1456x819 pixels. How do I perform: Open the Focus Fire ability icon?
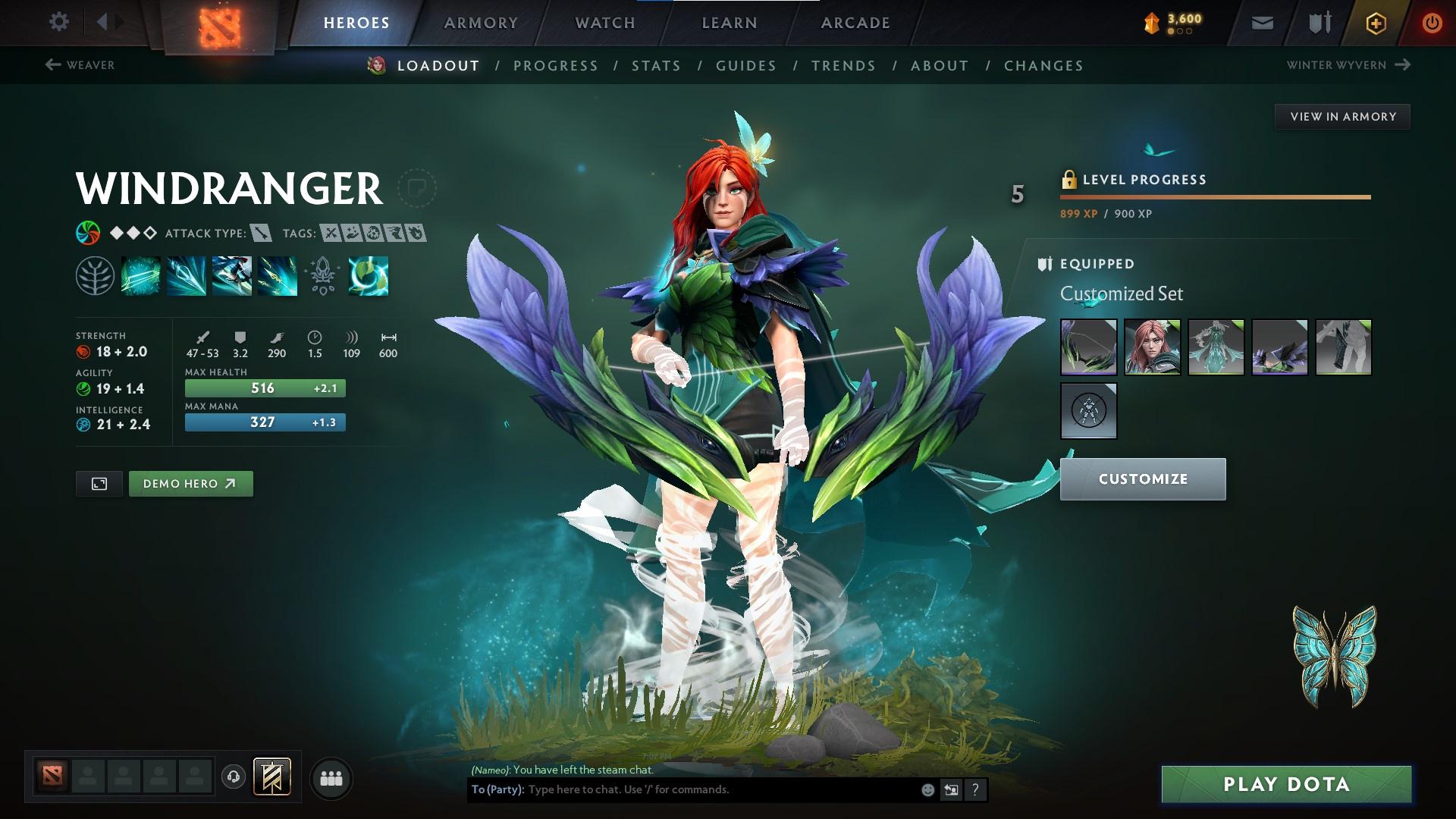(277, 275)
